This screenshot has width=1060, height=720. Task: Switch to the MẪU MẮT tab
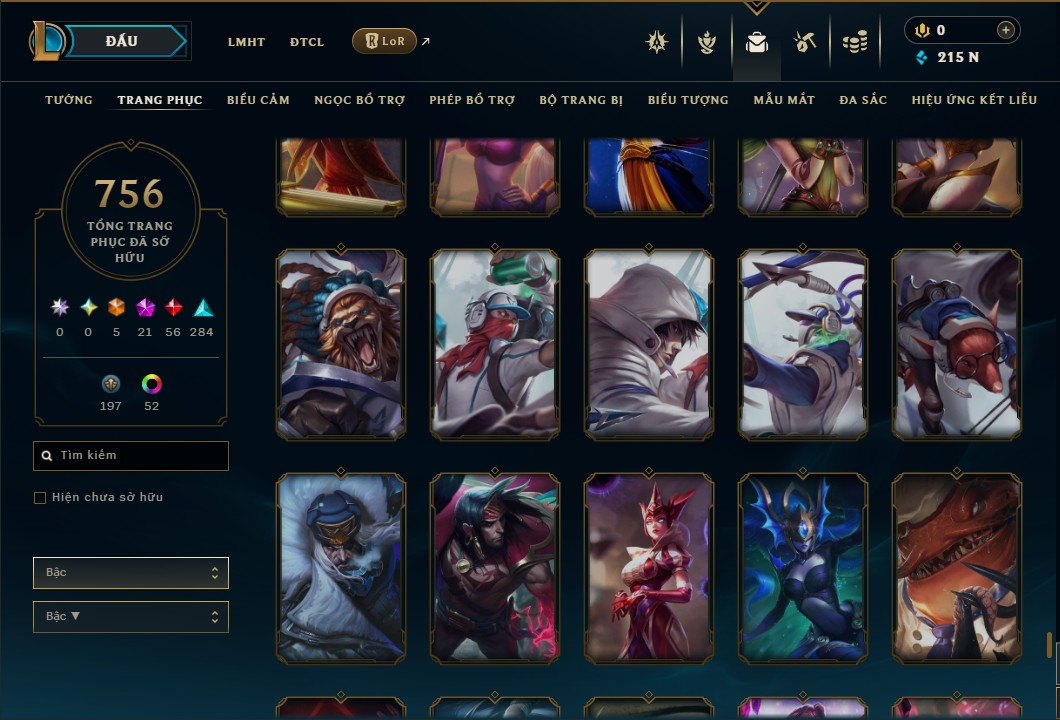pyautogui.click(x=784, y=100)
